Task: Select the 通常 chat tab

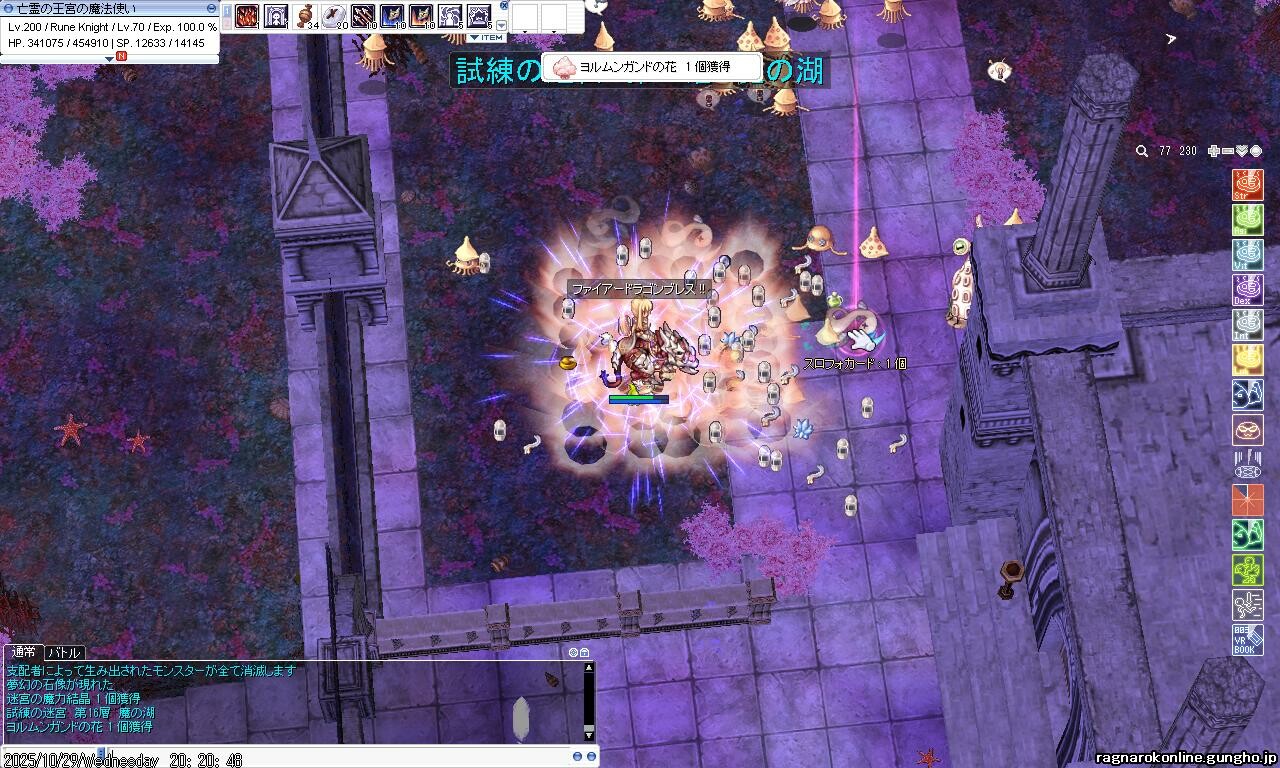Action: 24,653
